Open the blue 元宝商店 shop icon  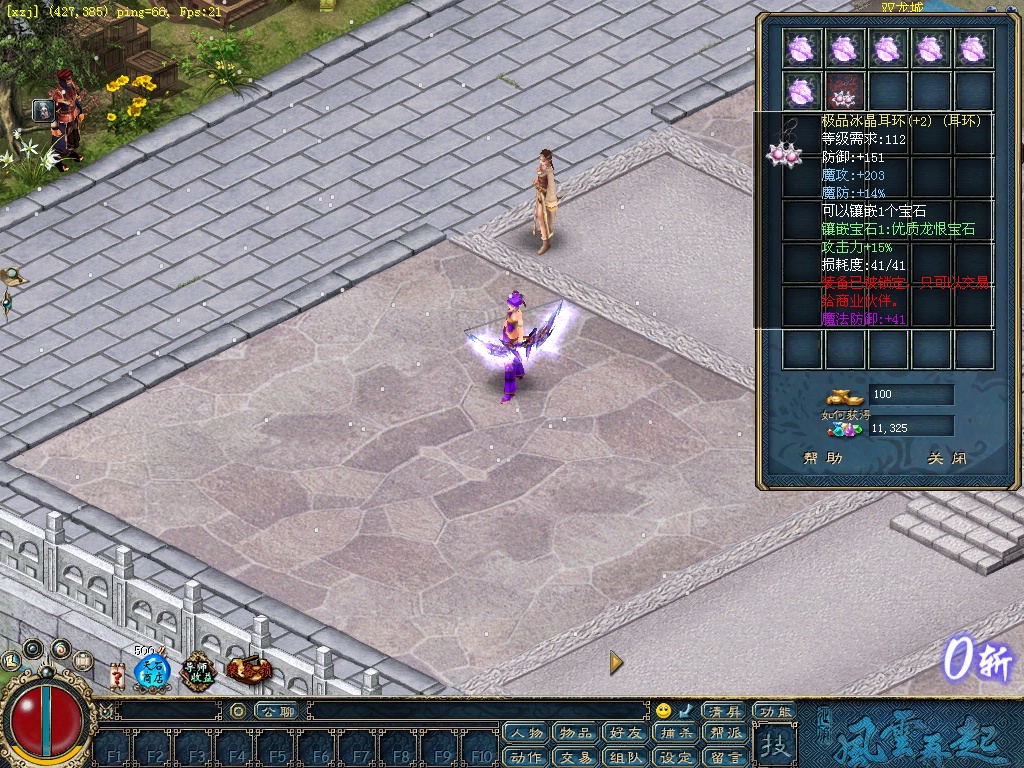151,673
